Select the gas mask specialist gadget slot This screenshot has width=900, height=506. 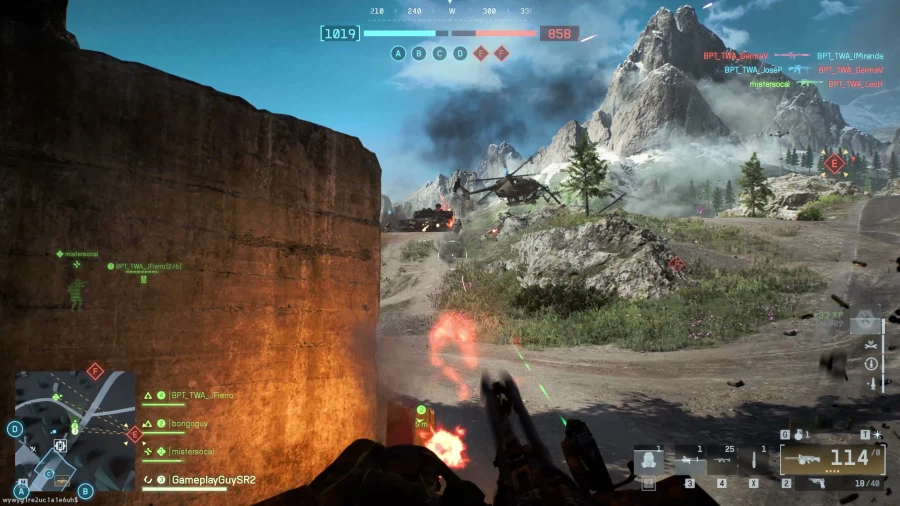(x=648, y=463)
